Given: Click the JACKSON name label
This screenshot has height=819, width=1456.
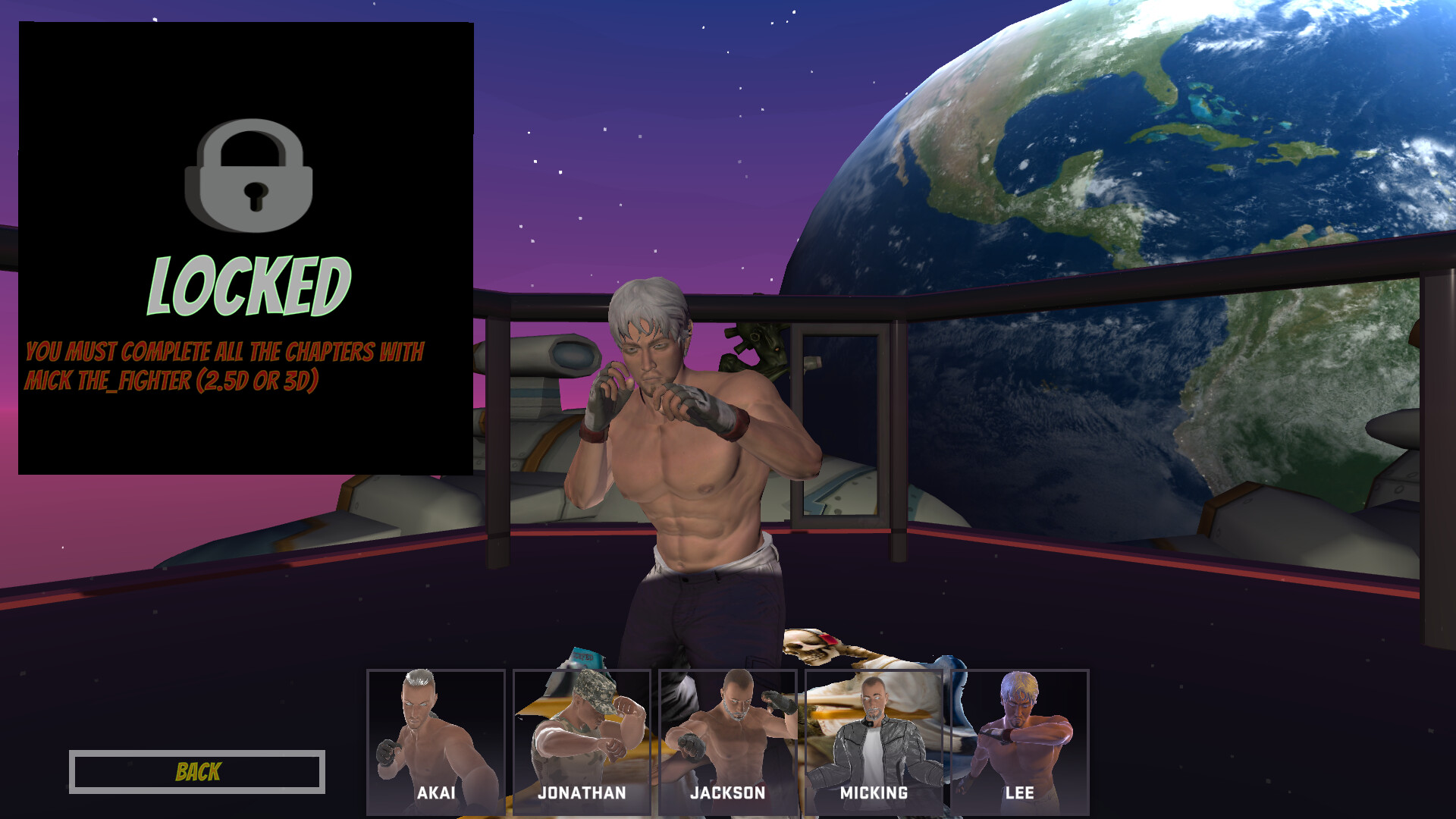Looking at the screenshot, I should tap(728, 793).
